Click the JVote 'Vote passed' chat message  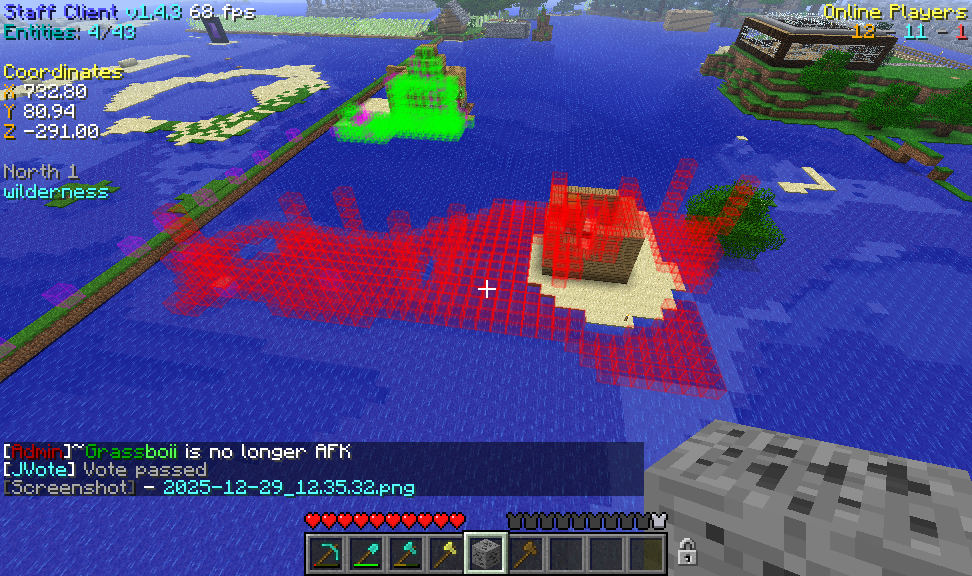pyautogui.click(x=144, y=469)
